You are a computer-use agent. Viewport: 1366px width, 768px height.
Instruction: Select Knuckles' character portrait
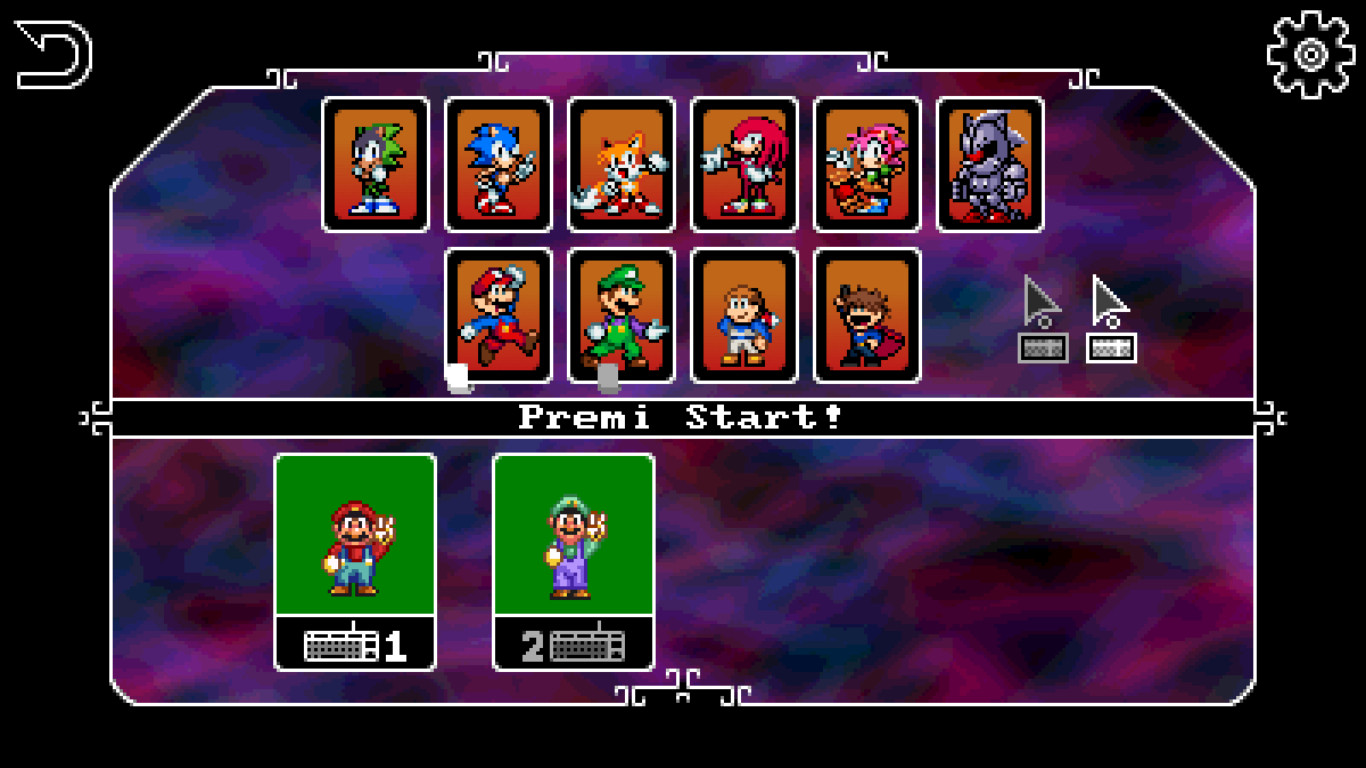743,166
